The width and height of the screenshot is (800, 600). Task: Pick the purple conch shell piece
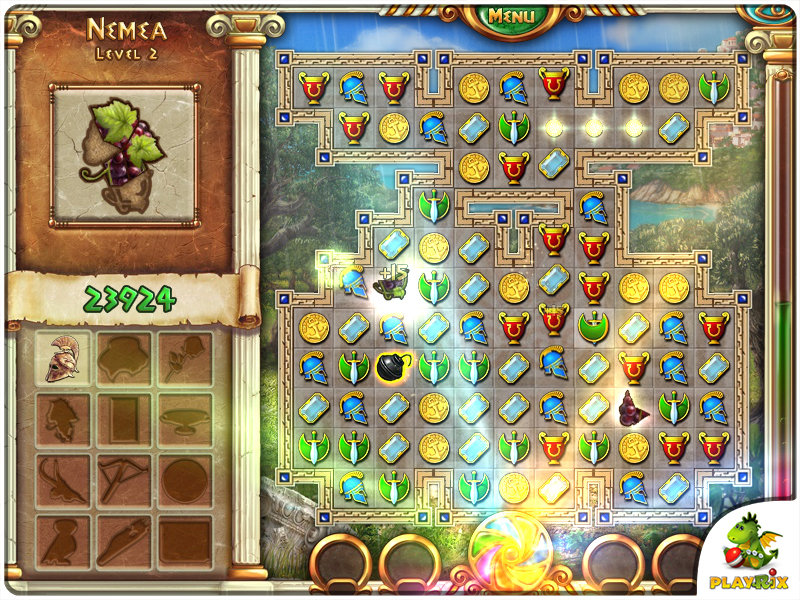(x=633, y=407)
